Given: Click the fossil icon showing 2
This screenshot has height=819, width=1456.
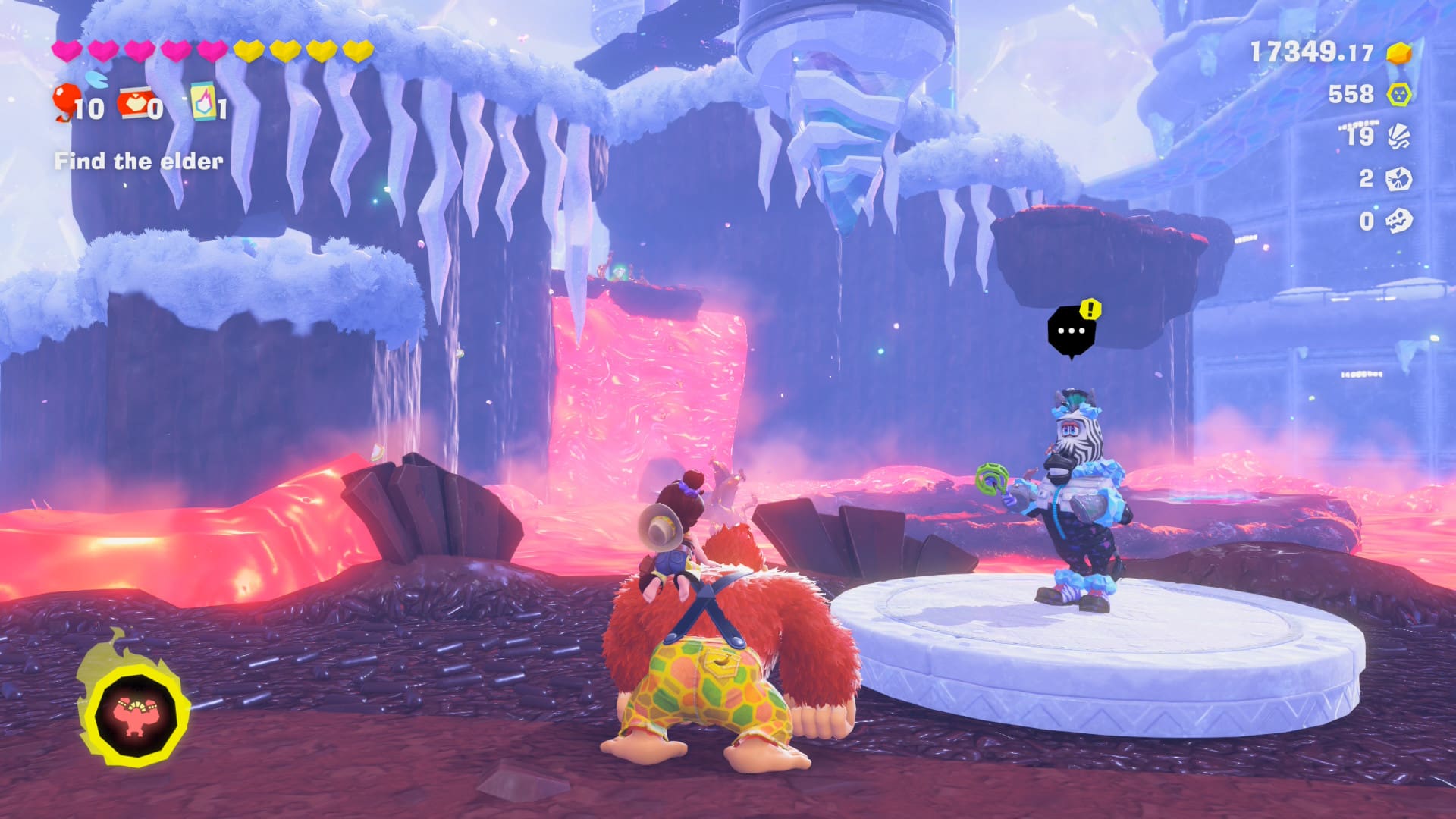Looking at the screenshot, I should (x=1398, y=179).
